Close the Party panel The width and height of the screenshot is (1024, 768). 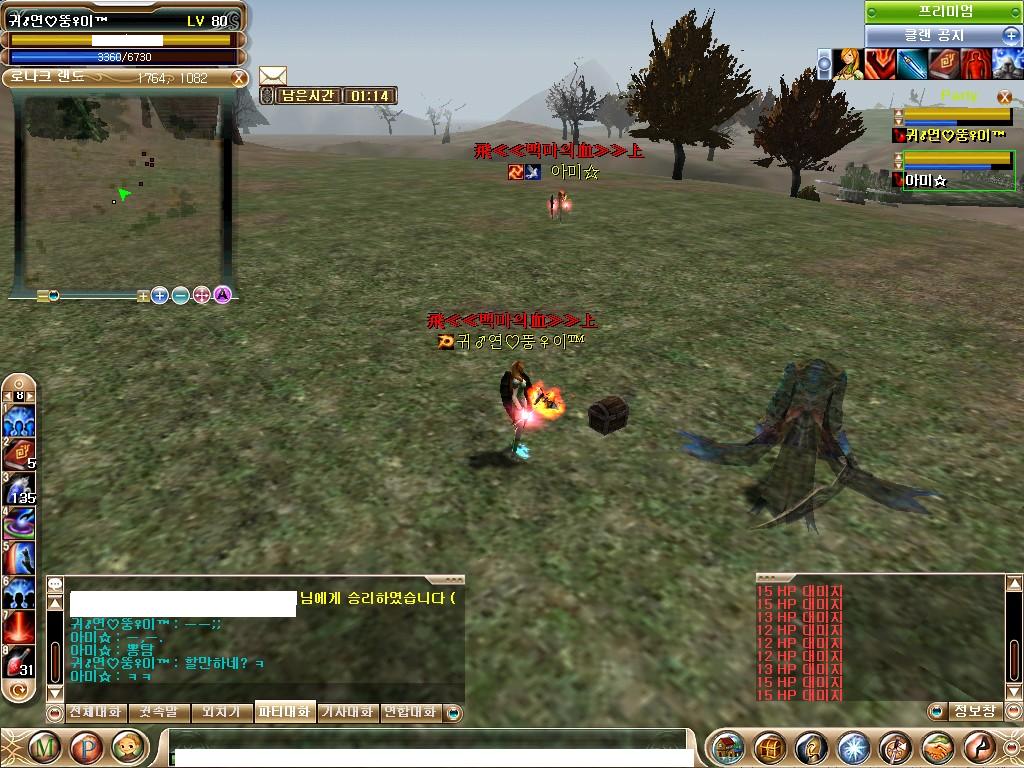[1005, 97]
